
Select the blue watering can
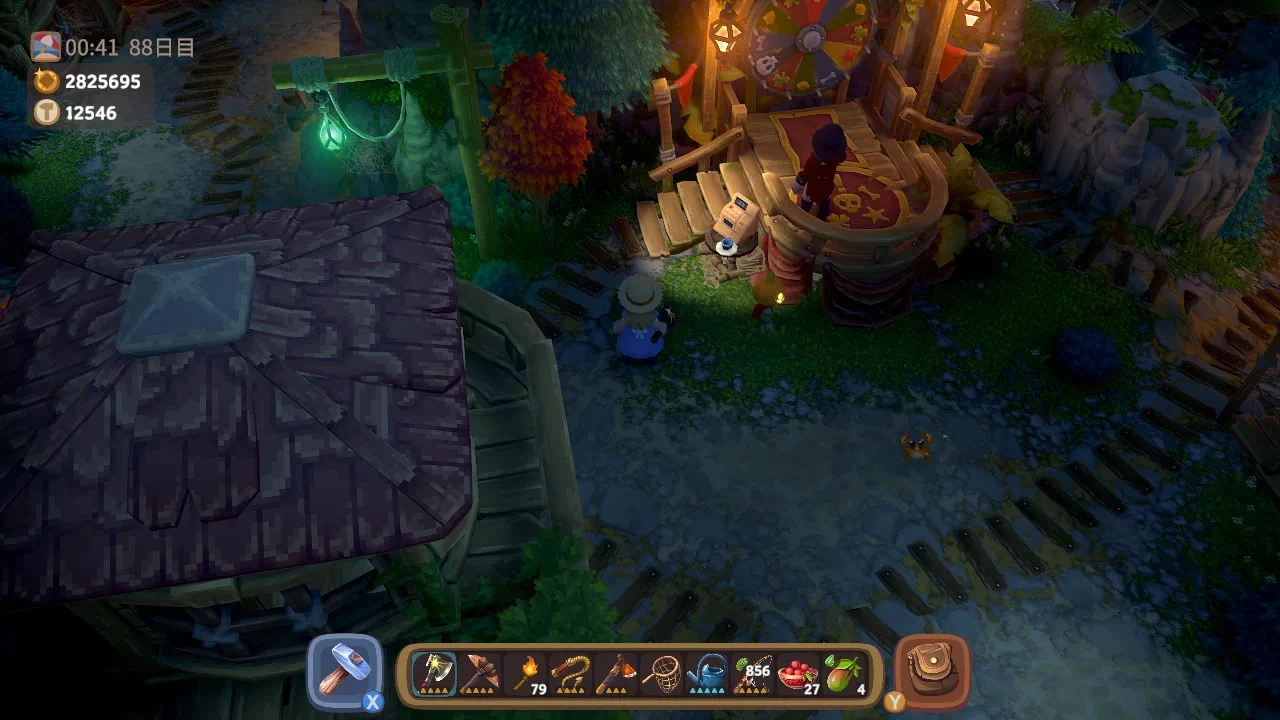click(707, 674)
